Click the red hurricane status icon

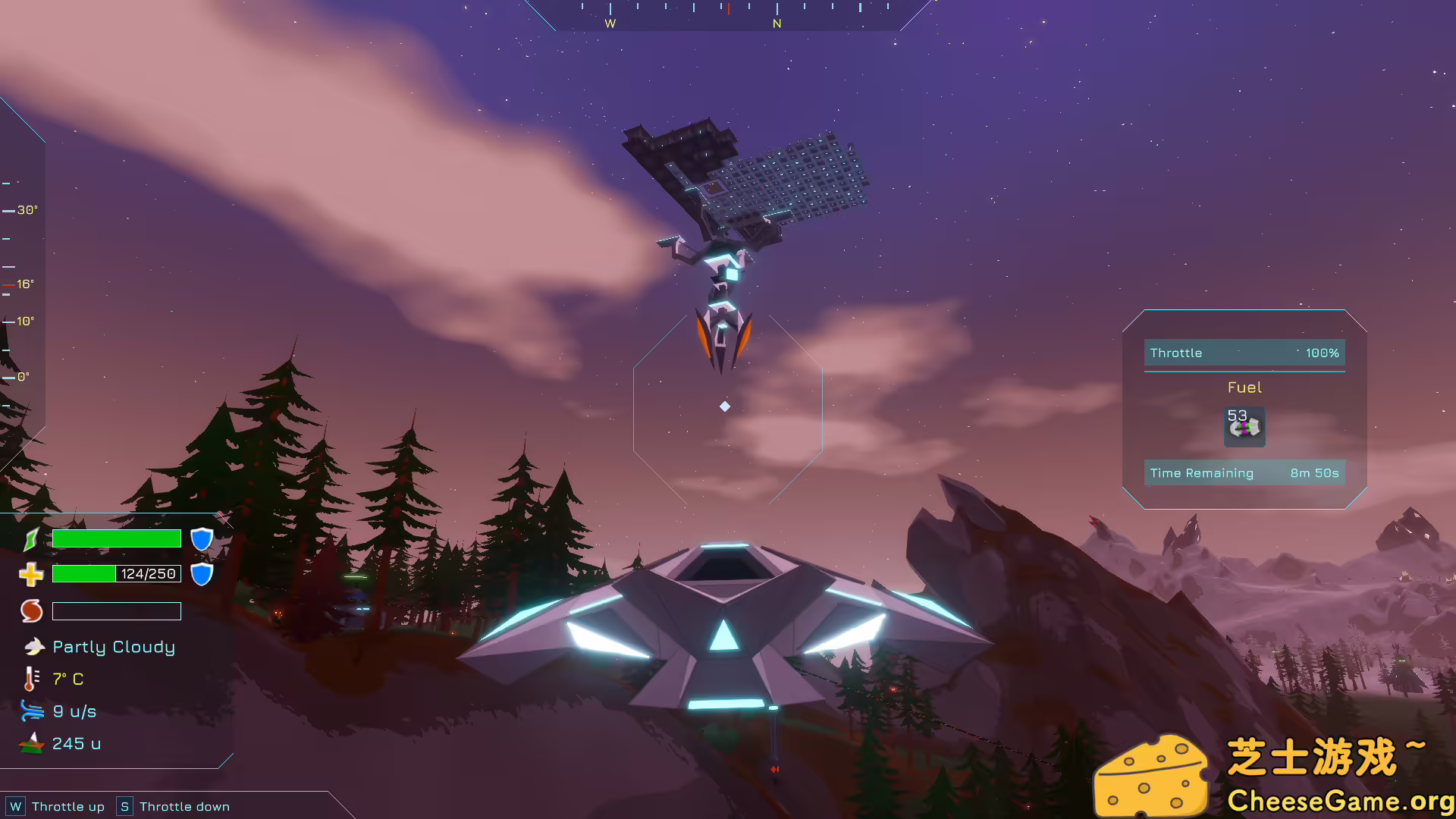tap(31, 610)
